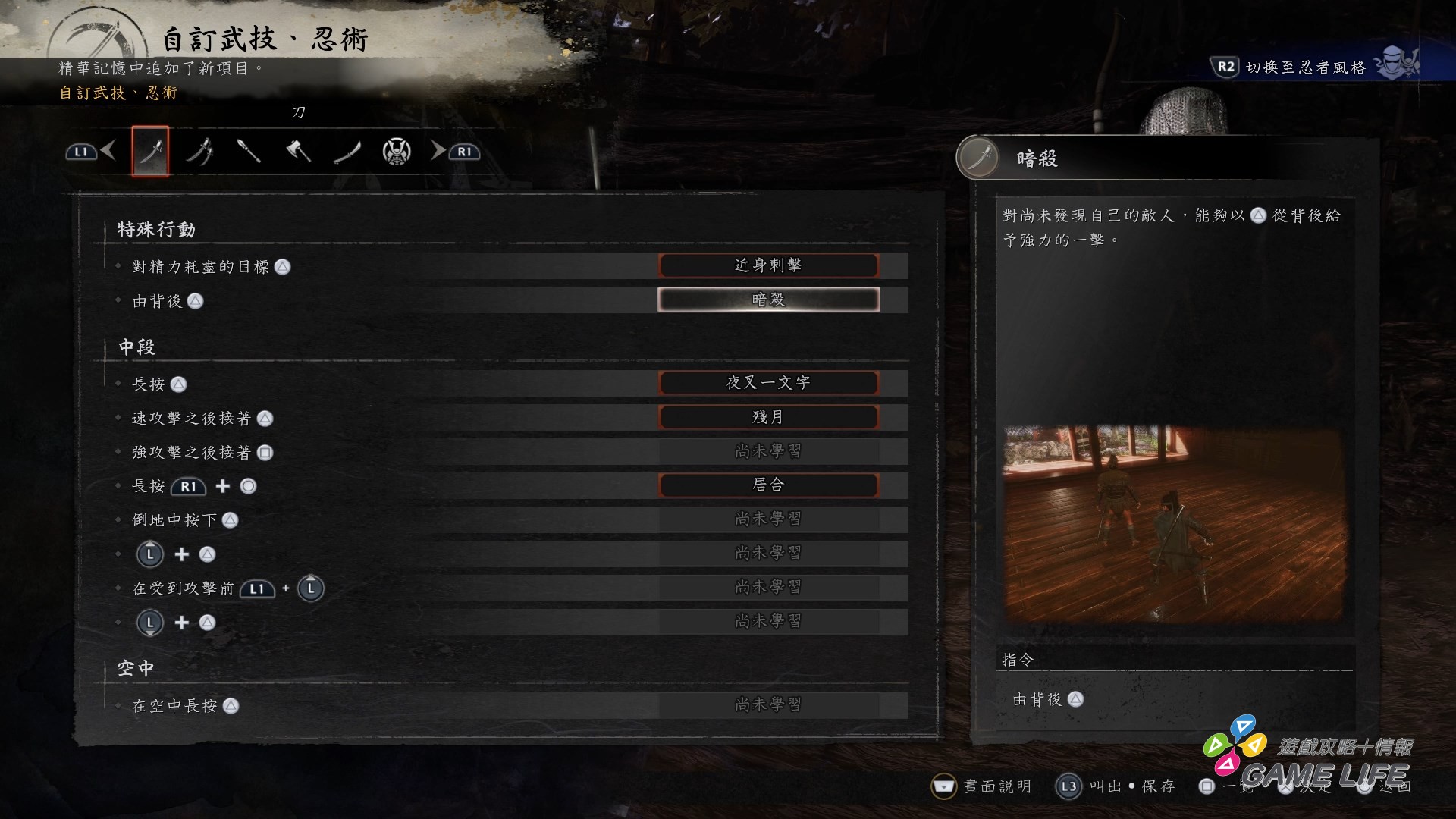1456x819 pixels.
Task: Toggle the 居合 skill slot
Action: tap(769, 485)
